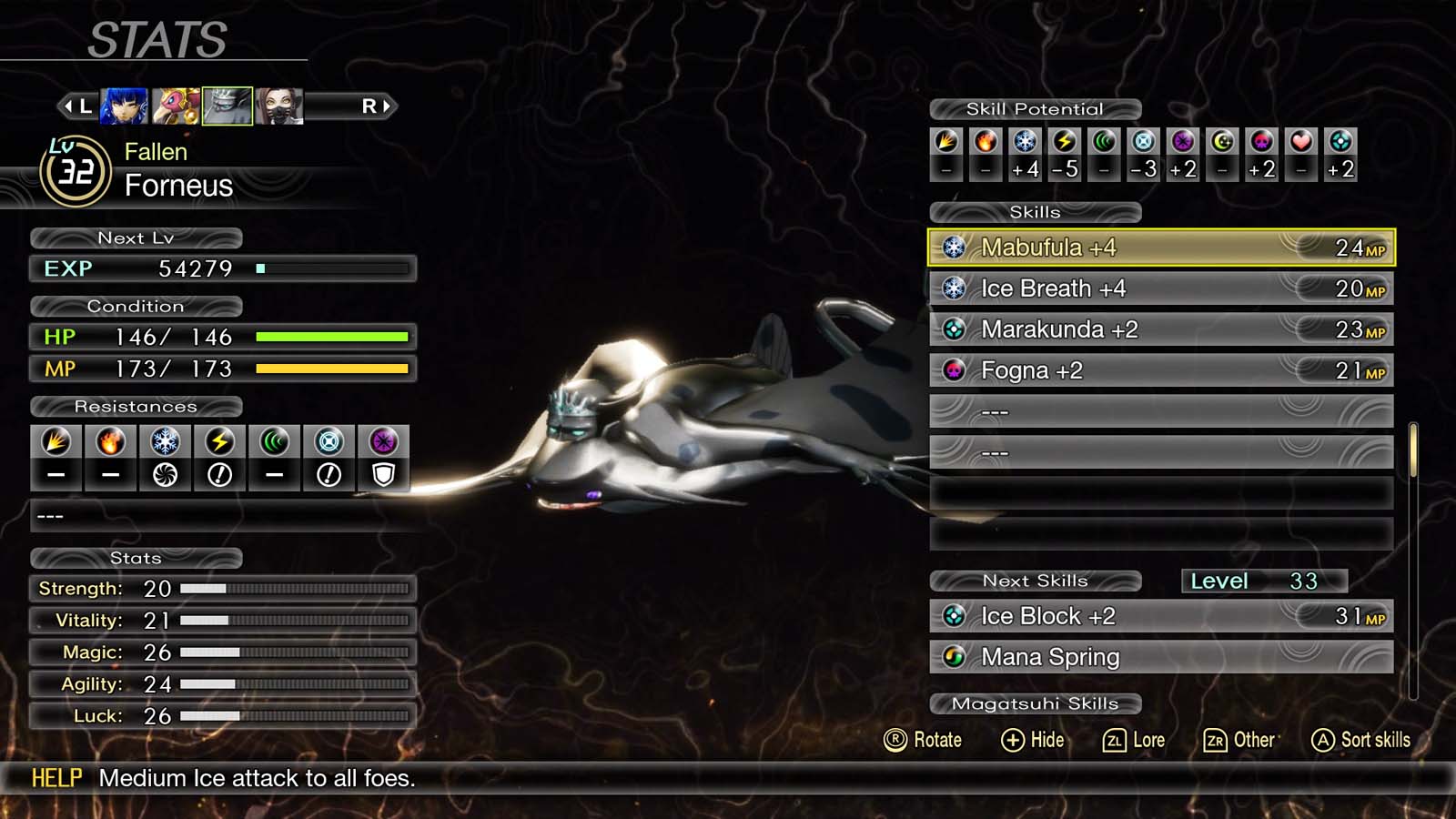The image size is (1456, 819).
Task: Click the heart healing skill potential icon
Action: point(1301,142)
